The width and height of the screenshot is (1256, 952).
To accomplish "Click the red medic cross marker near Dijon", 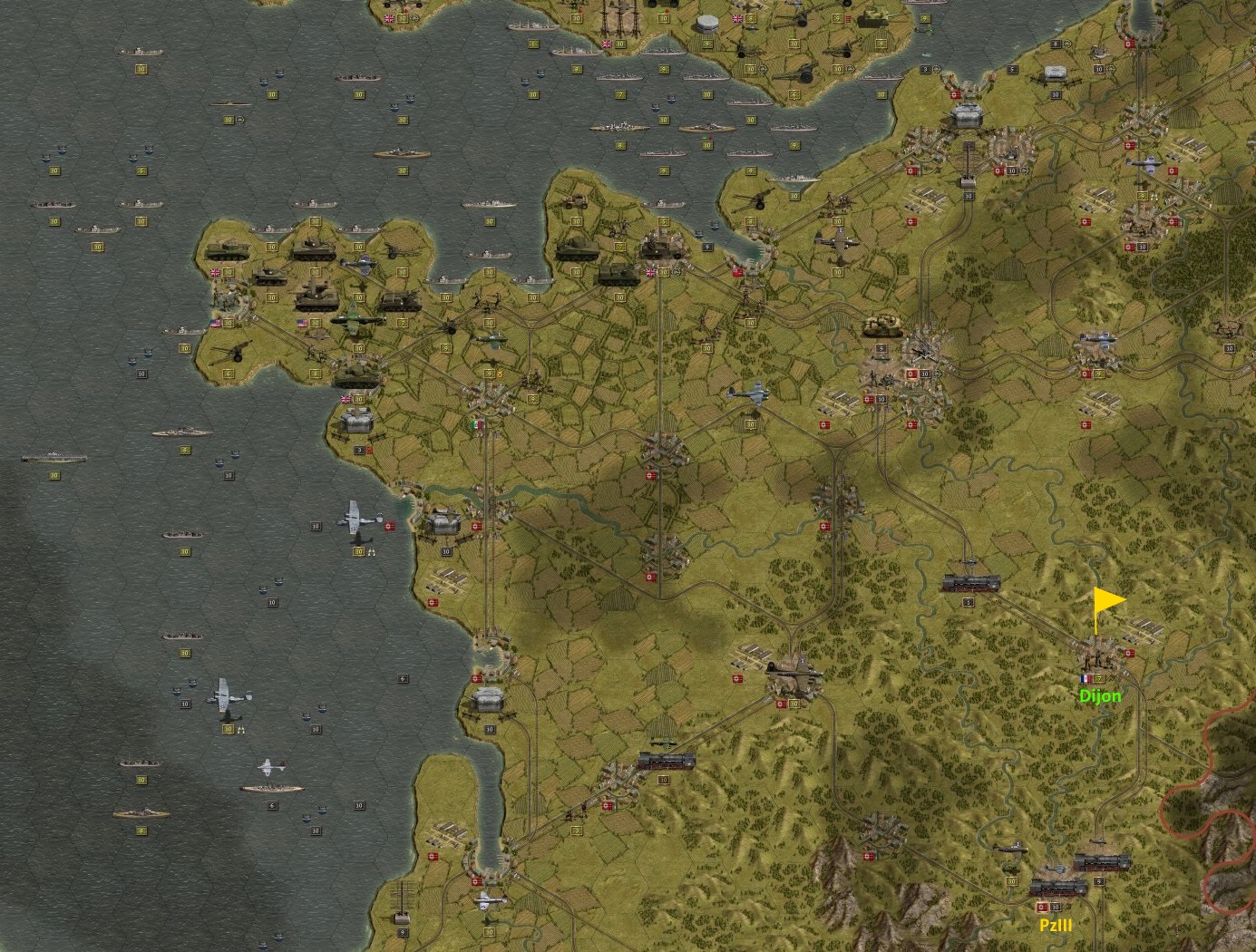I will (1131, 652).
